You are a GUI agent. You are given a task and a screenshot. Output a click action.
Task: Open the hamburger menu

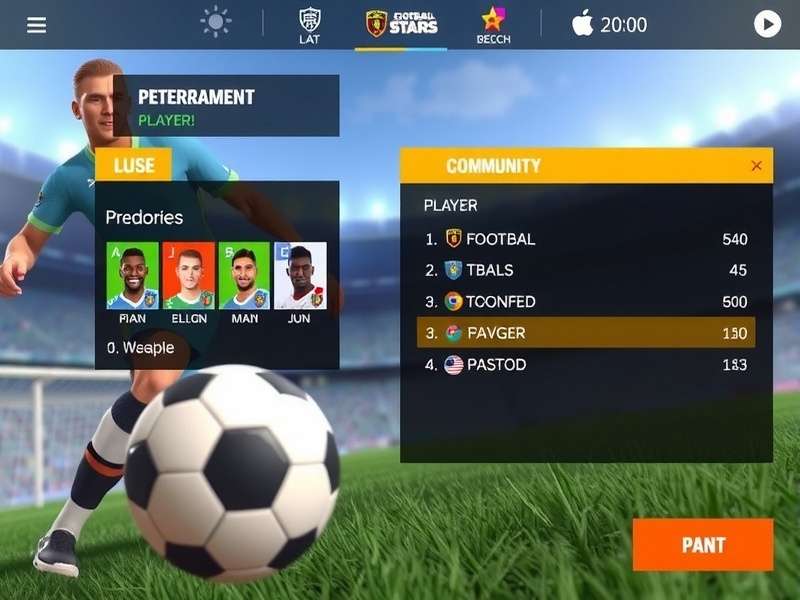[37, 25]
